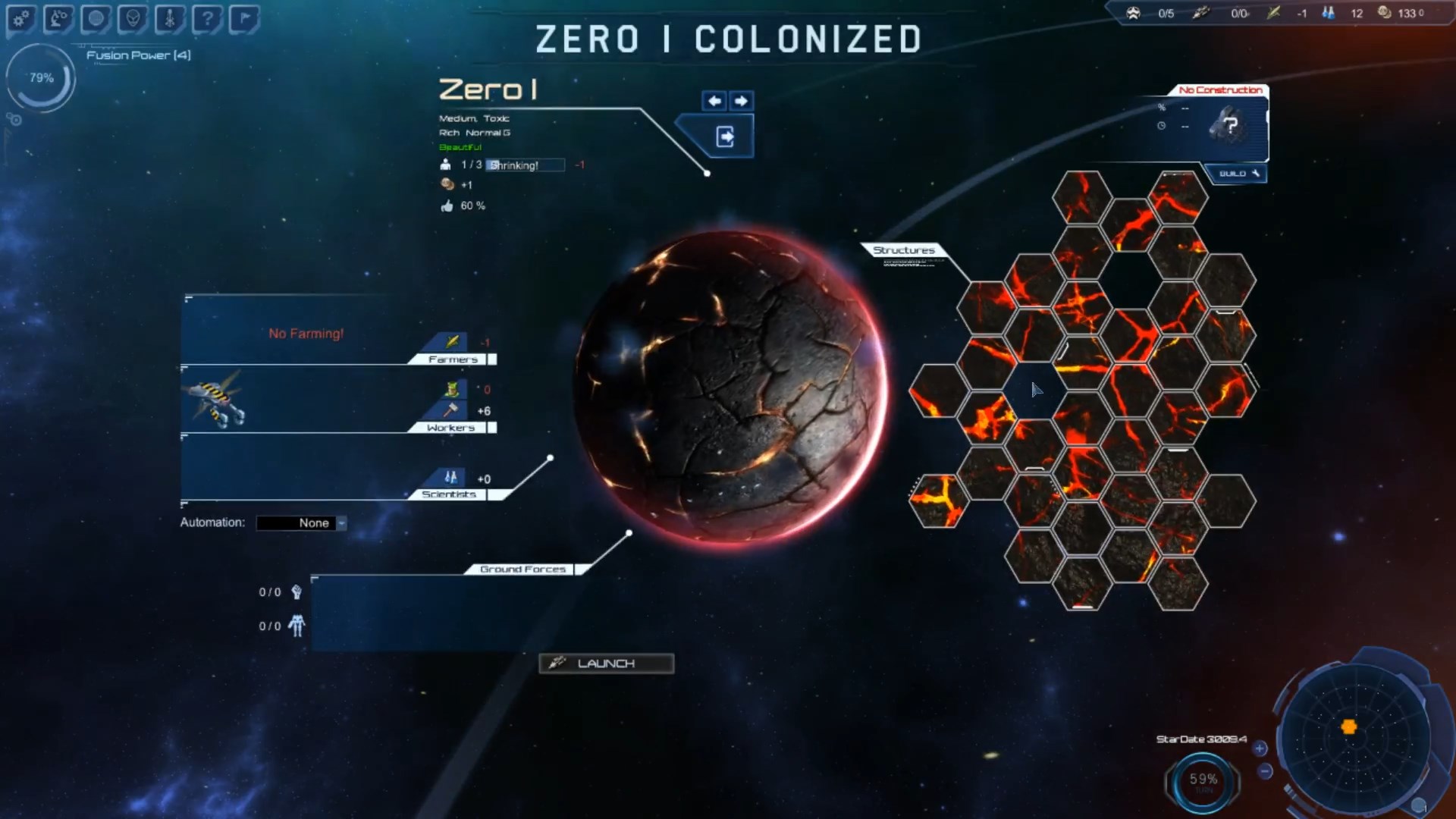The height and width of the screenshot is (819, 1456).
Task: Click the left arrow to view previous planet
Action: pos(714,101)
